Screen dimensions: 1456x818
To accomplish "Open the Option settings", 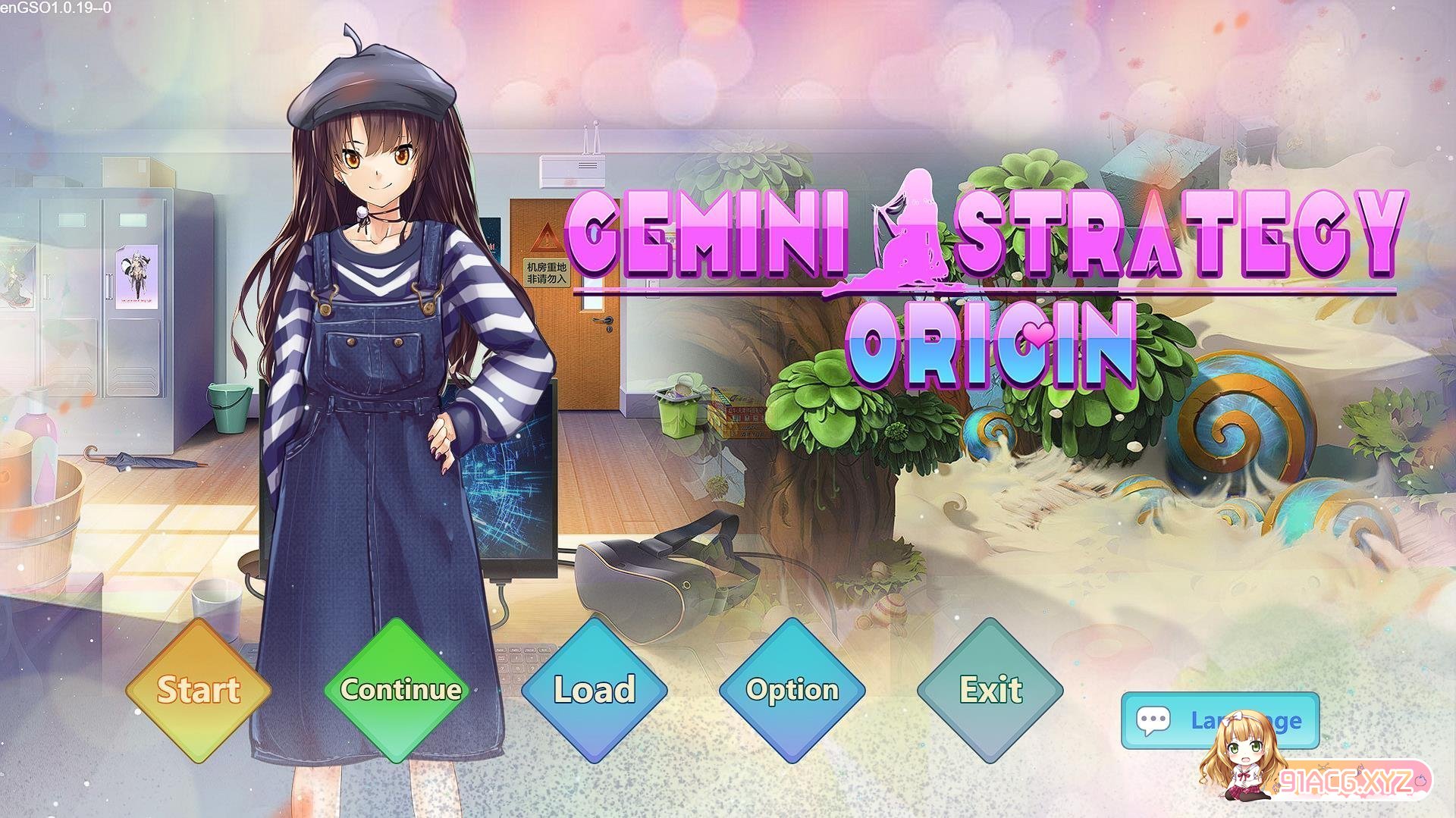I will pyautogui.click(x=792, y=690).
